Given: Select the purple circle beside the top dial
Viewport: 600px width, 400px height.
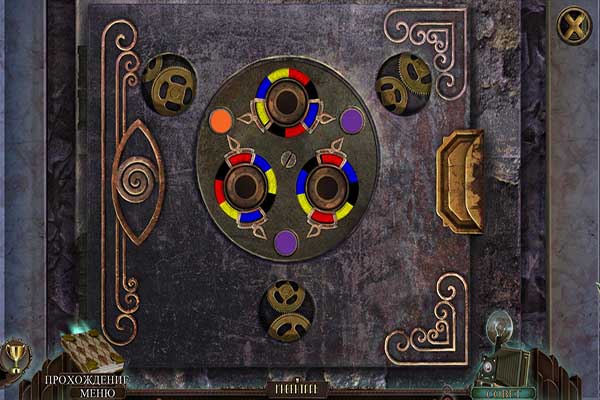Looking at the screenshot, I should coord(351,121).
